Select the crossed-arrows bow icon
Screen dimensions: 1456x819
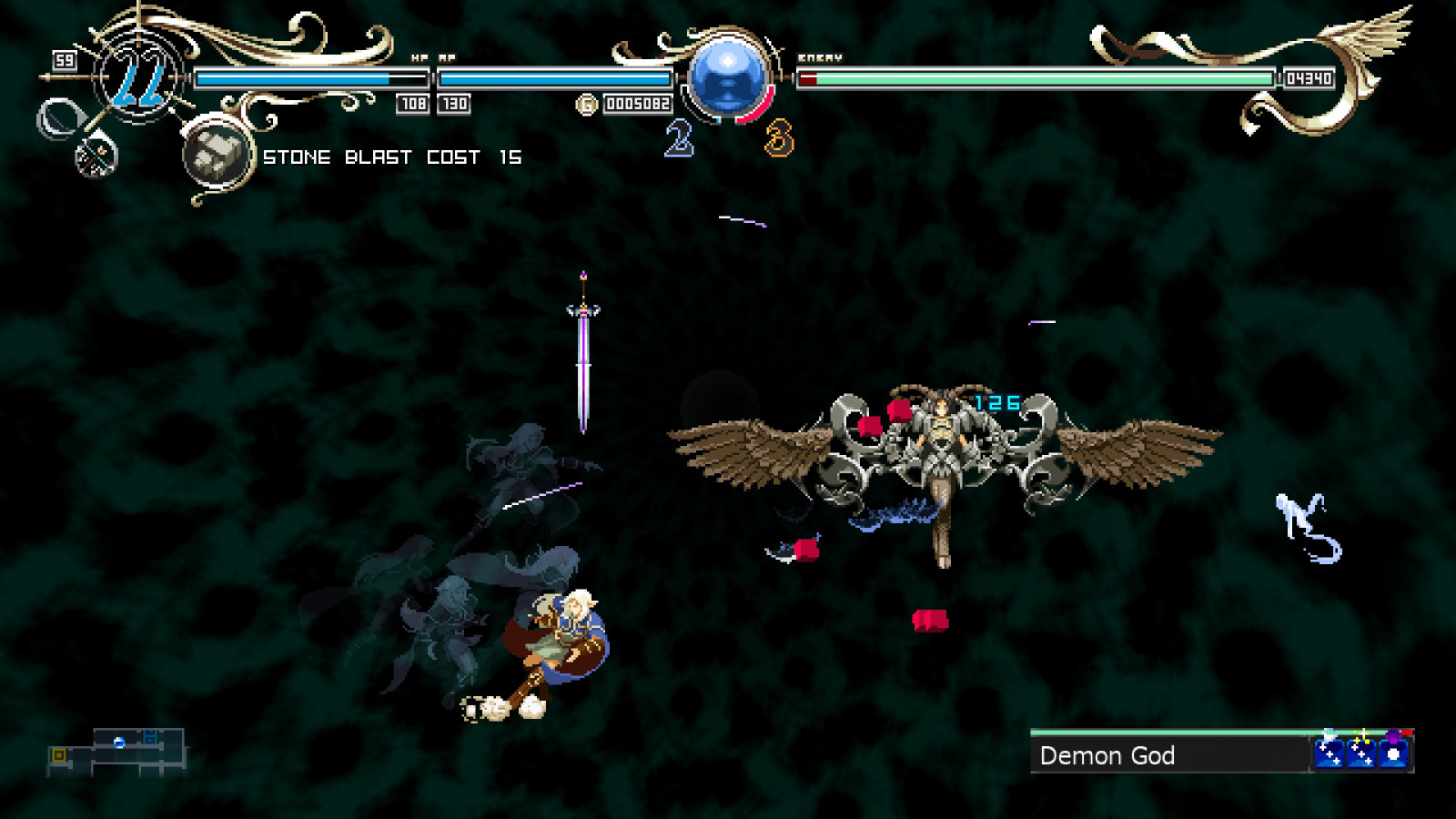point(96,159)
